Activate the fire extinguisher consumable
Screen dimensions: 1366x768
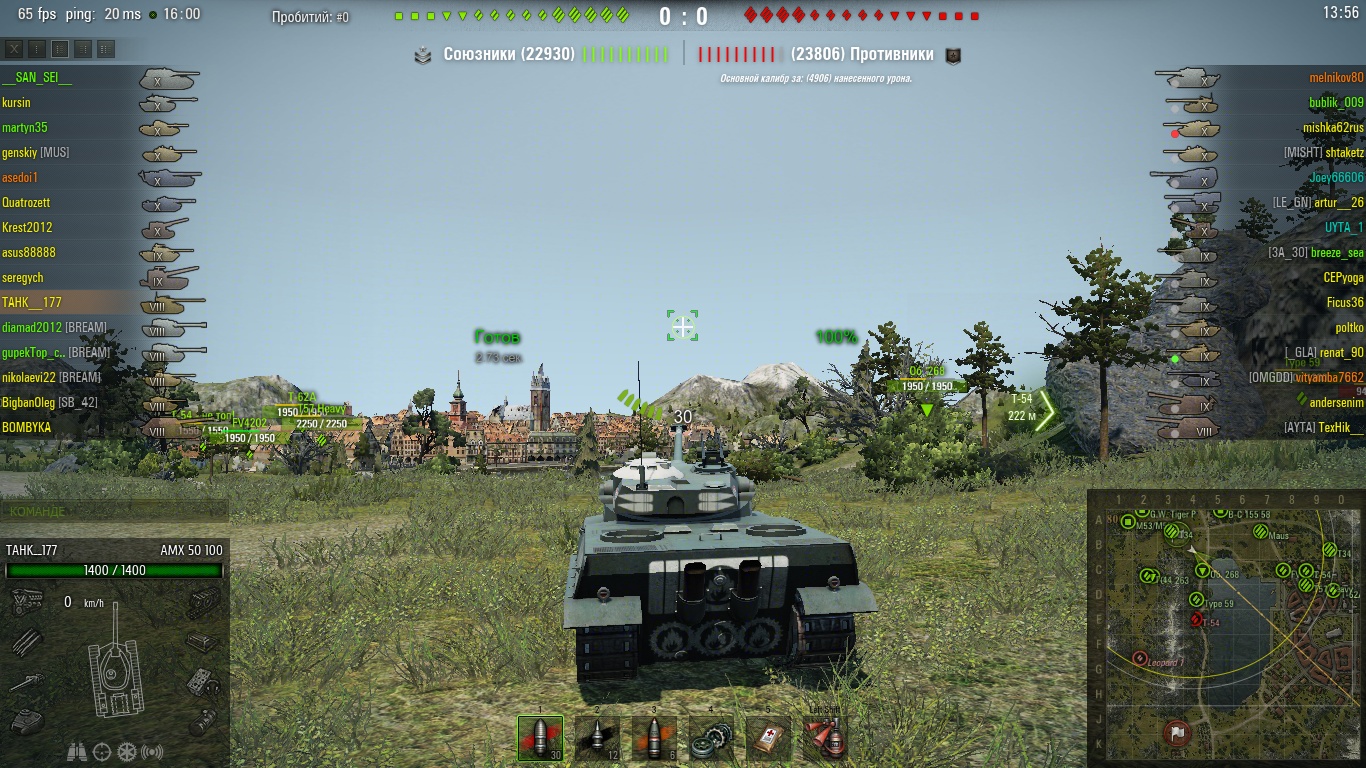pyautogui.click(x=826, y=740)
